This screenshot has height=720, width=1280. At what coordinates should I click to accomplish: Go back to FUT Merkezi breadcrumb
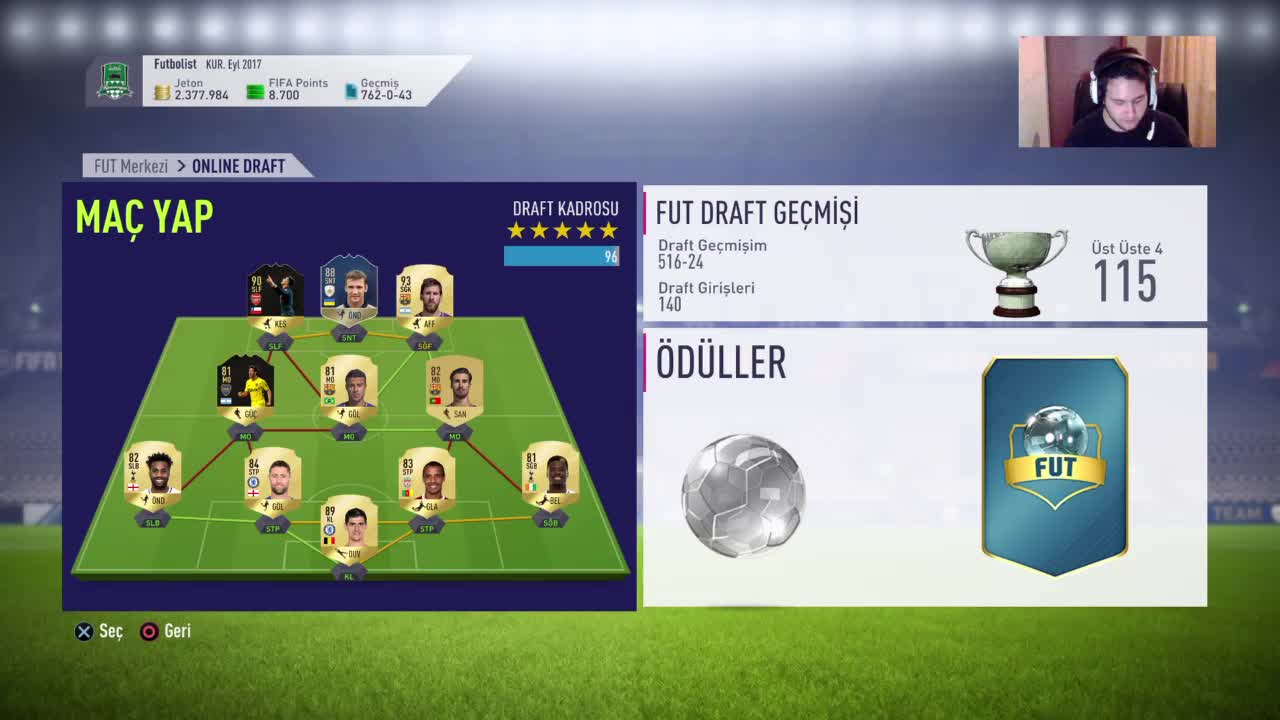tap(131, 166)
